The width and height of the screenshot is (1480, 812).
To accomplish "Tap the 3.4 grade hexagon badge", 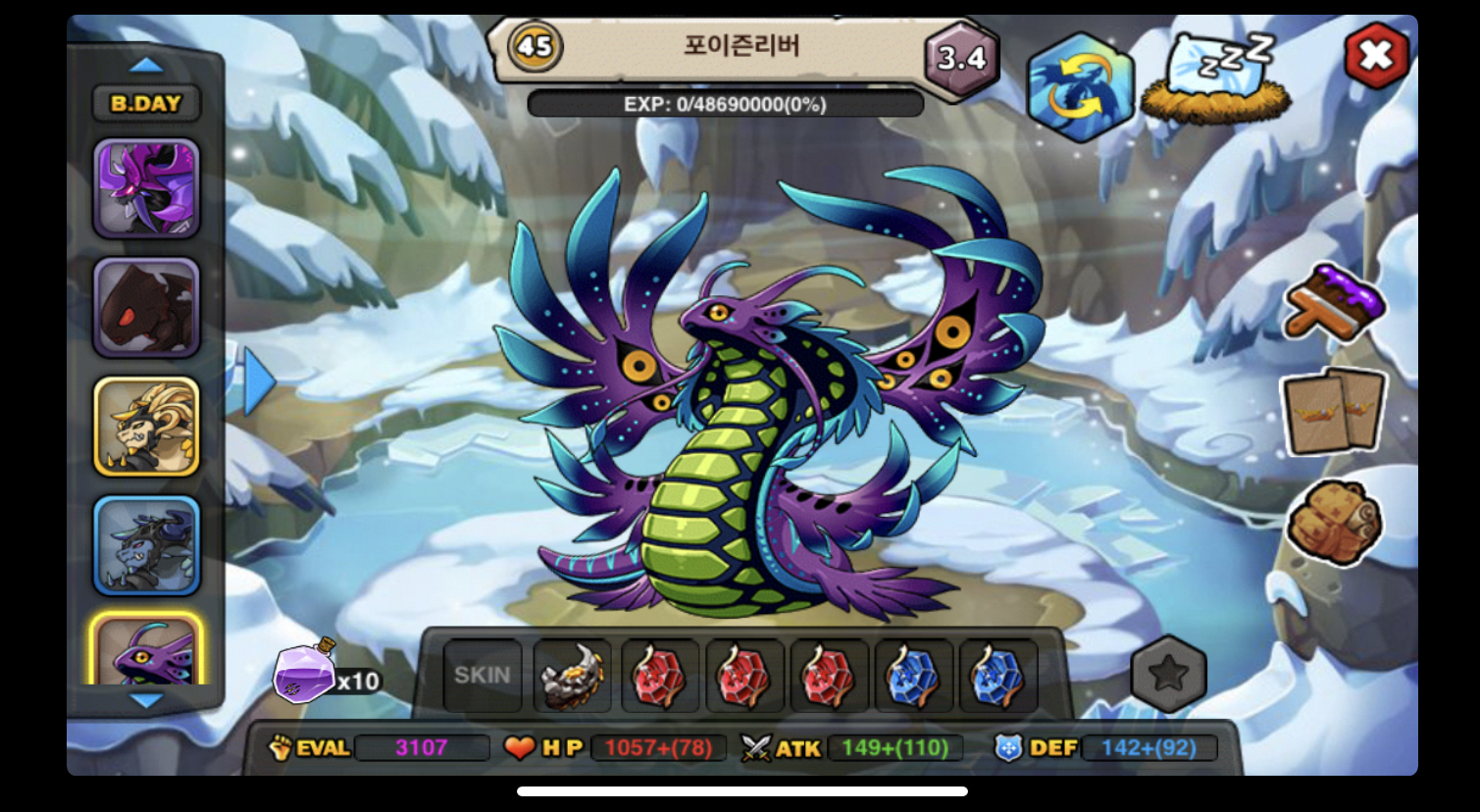I will pyautogui.click(x=961, y=59).
